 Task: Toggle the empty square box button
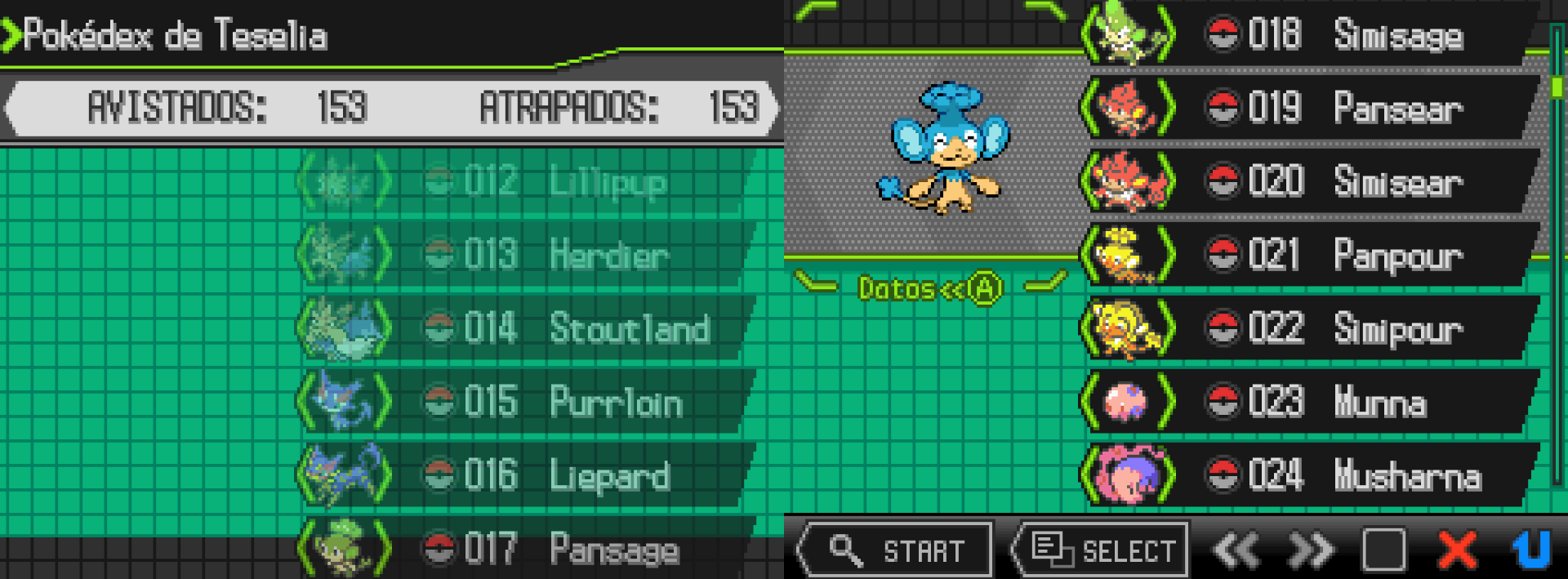point(1383,550)
